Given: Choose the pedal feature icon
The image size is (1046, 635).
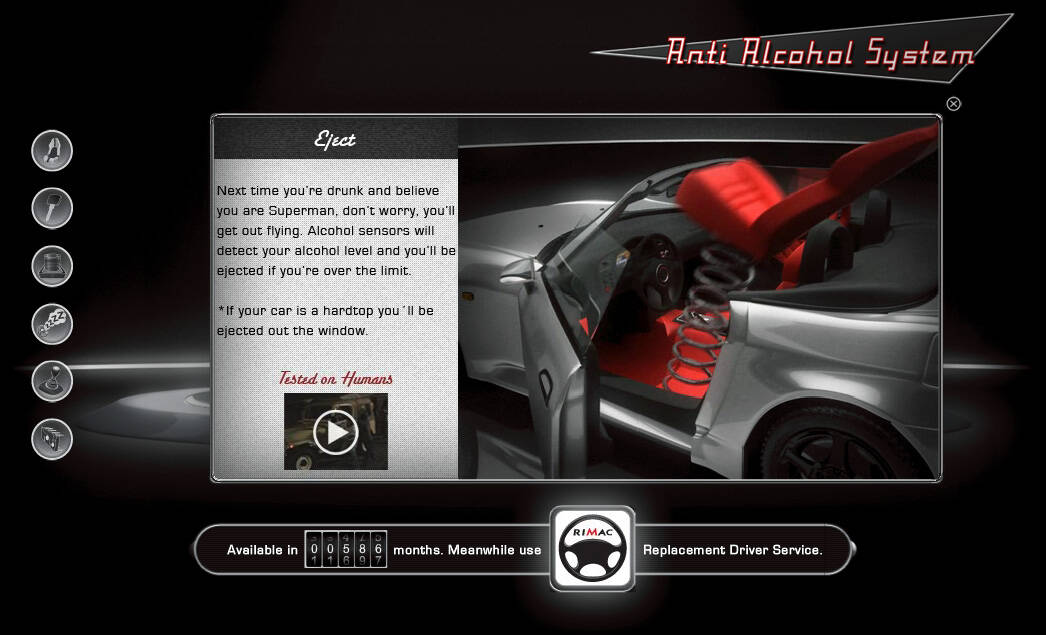Looking at the screenshot, I should click(x=52, y=266).
